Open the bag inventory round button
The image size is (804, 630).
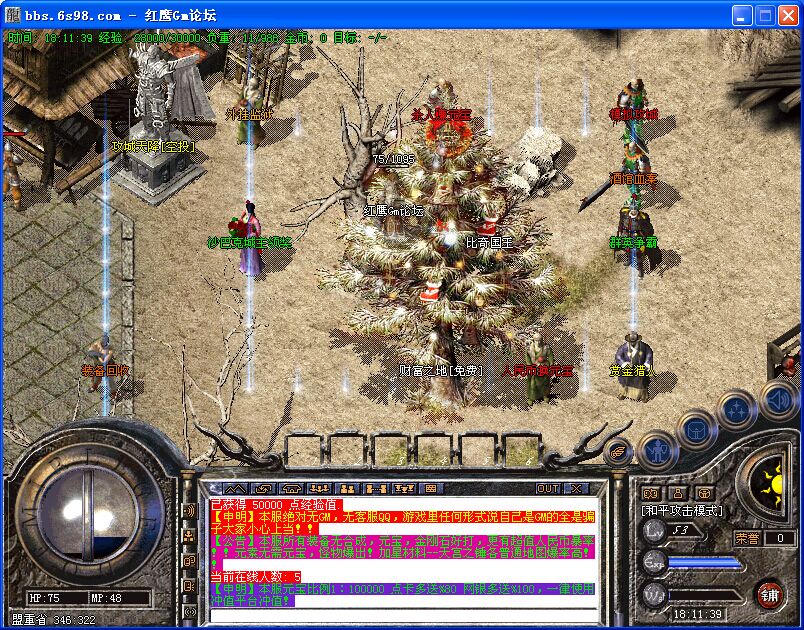pyautogui.click(x=695, y=430)
